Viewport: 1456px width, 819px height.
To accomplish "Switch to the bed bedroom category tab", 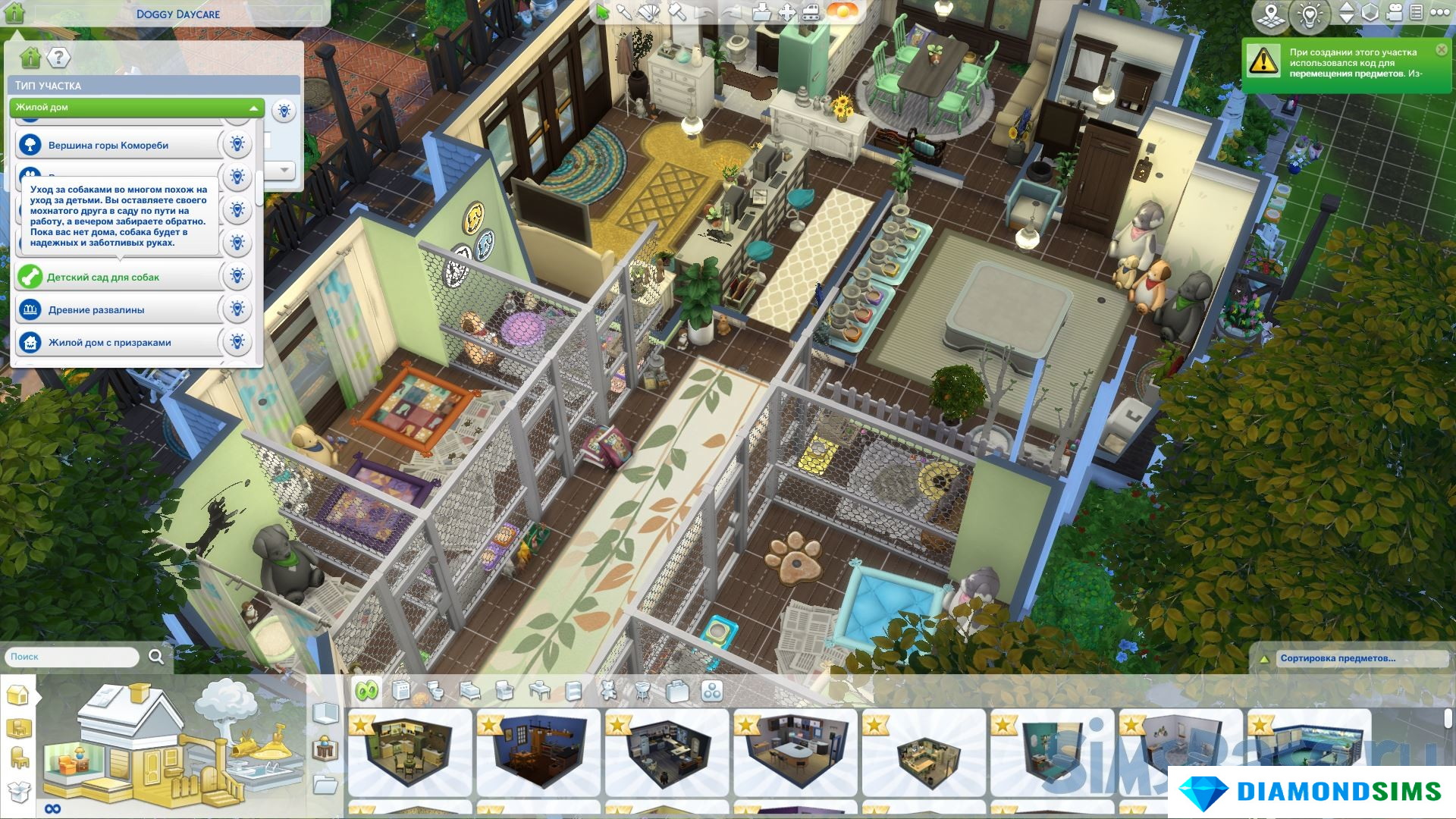I will tap(470, 691).
